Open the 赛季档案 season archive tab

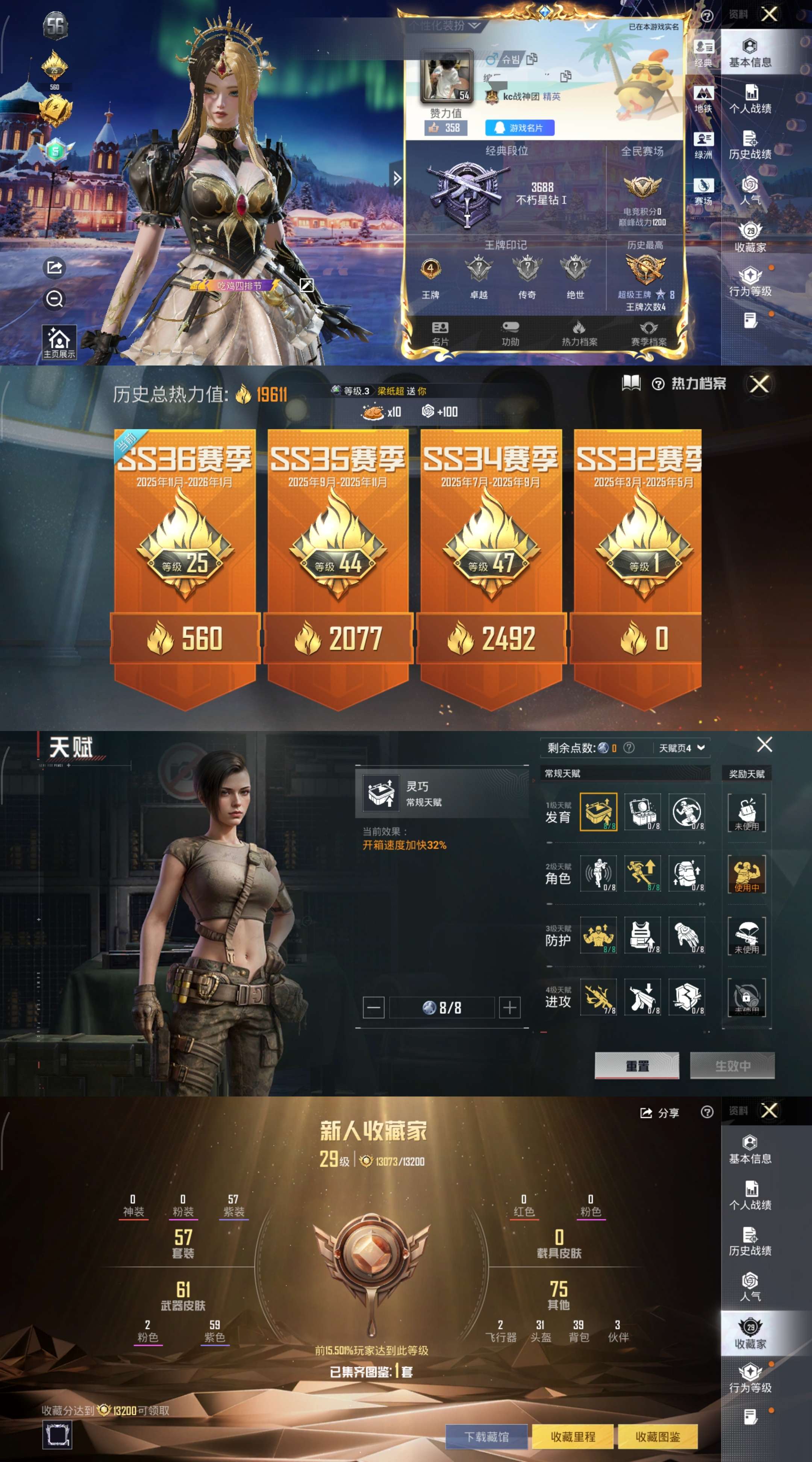tap(648, 333)
